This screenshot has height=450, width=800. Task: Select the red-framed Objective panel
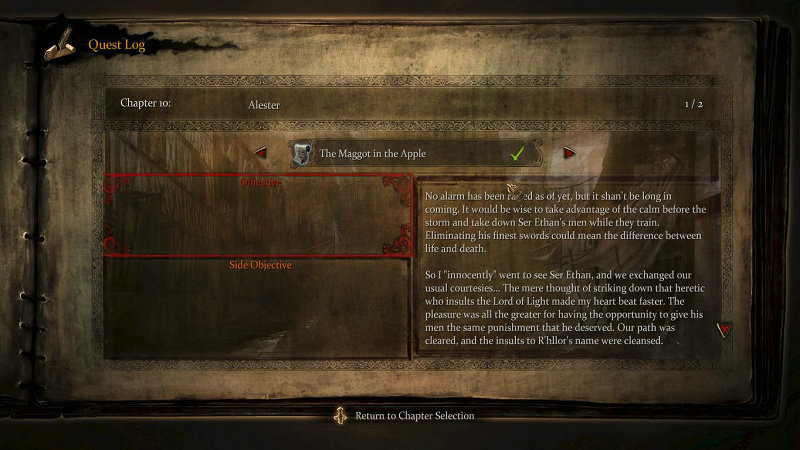tap(259, 216)
